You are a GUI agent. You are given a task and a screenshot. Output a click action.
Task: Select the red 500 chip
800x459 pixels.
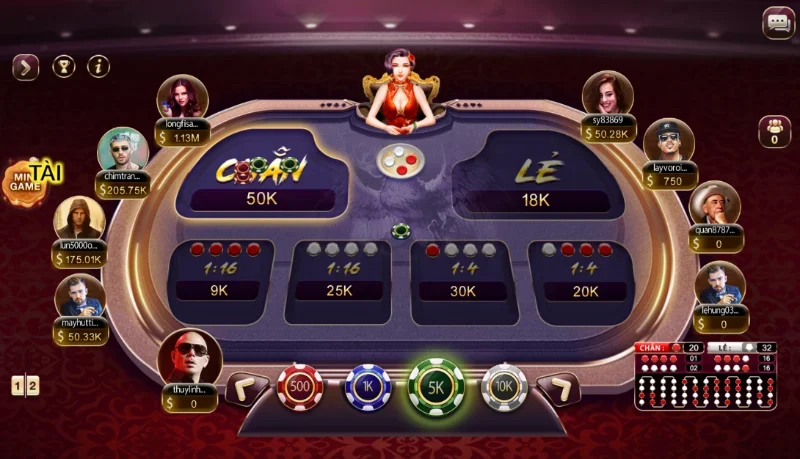pos(299,387)
